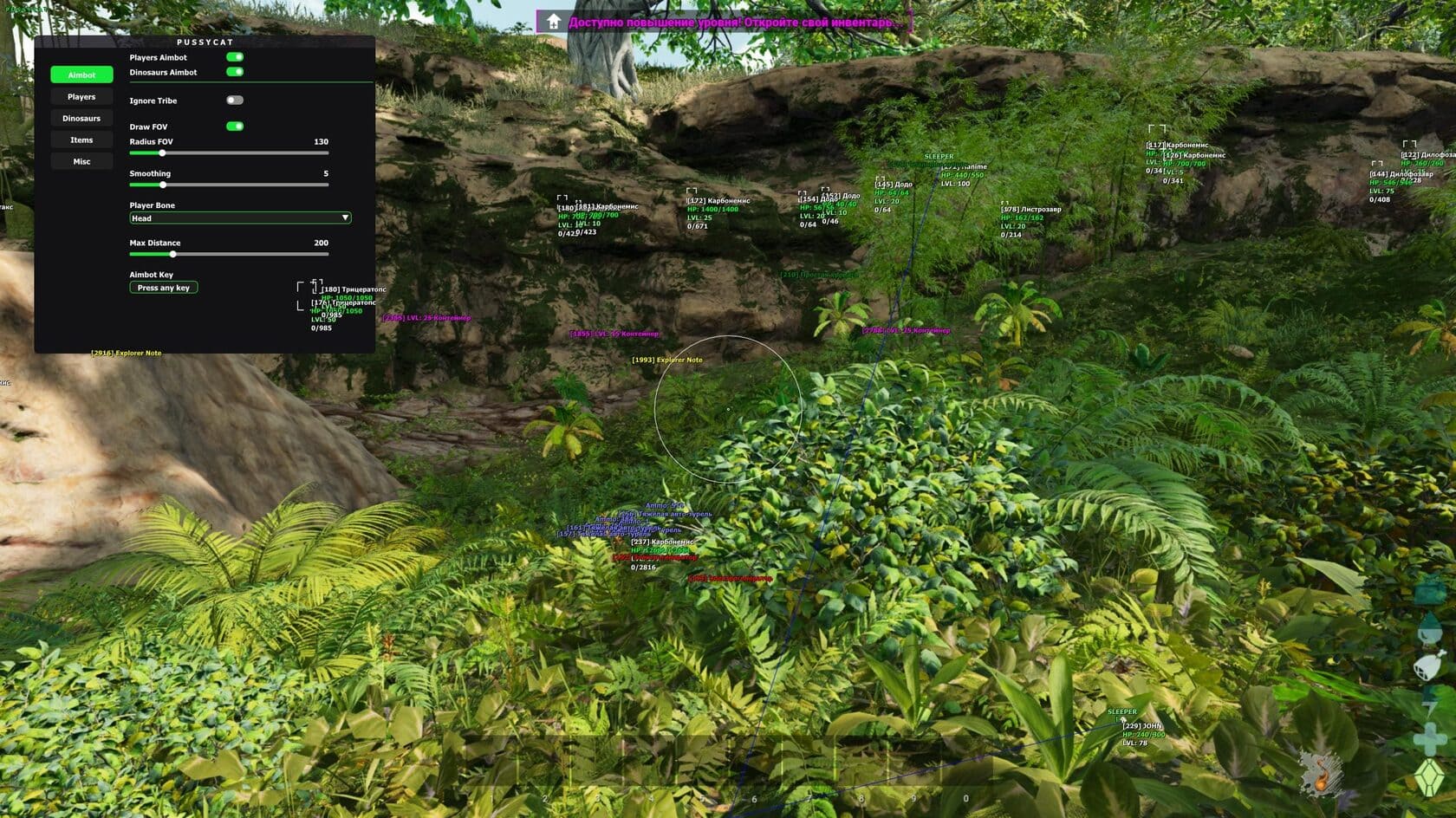The height and width of the screenshot is (818, 1456).
Task: Click the Smoothing slider handle
Action: click(x=163, y=185)
